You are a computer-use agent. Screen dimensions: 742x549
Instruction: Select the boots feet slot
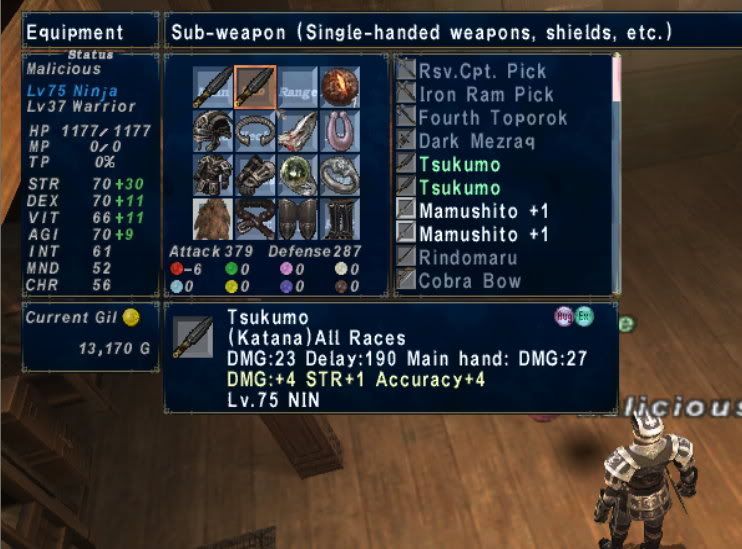point(339,218)
